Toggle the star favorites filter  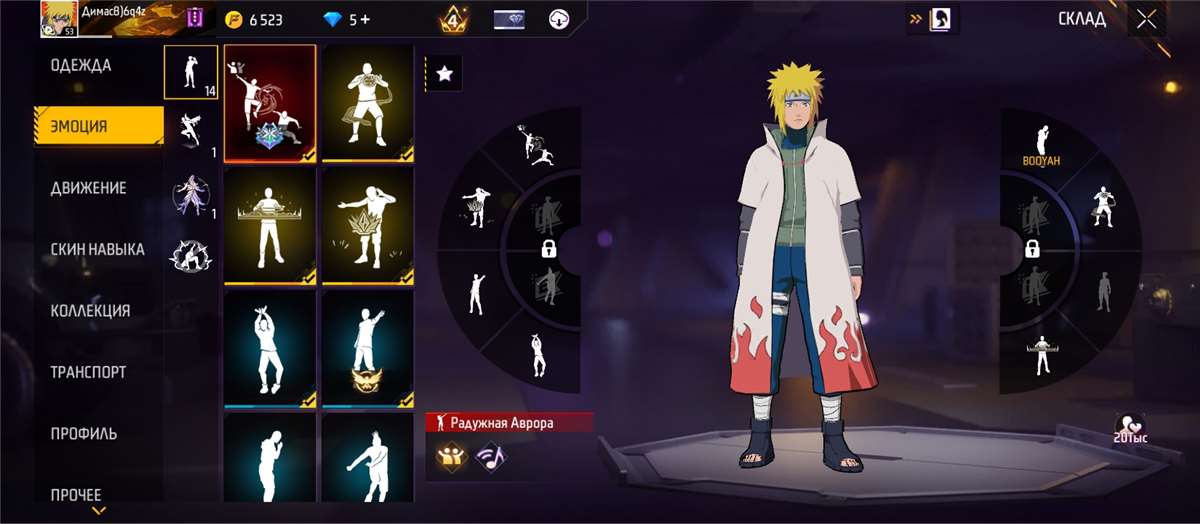(445, 73)
